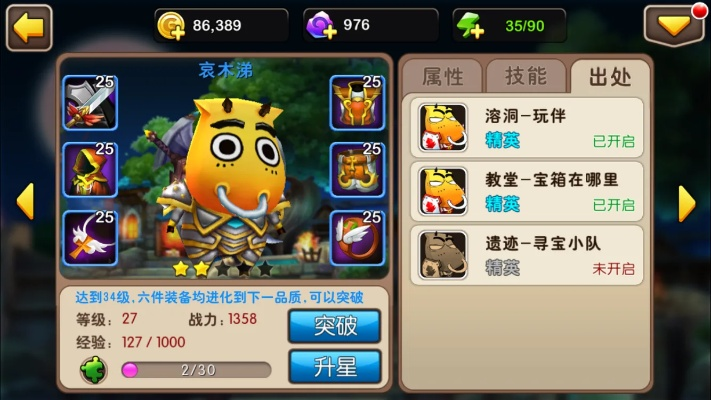Screen dimensions: 711x400
Task: Switch to the 属性 attributes tab
Action: point(443,77)
